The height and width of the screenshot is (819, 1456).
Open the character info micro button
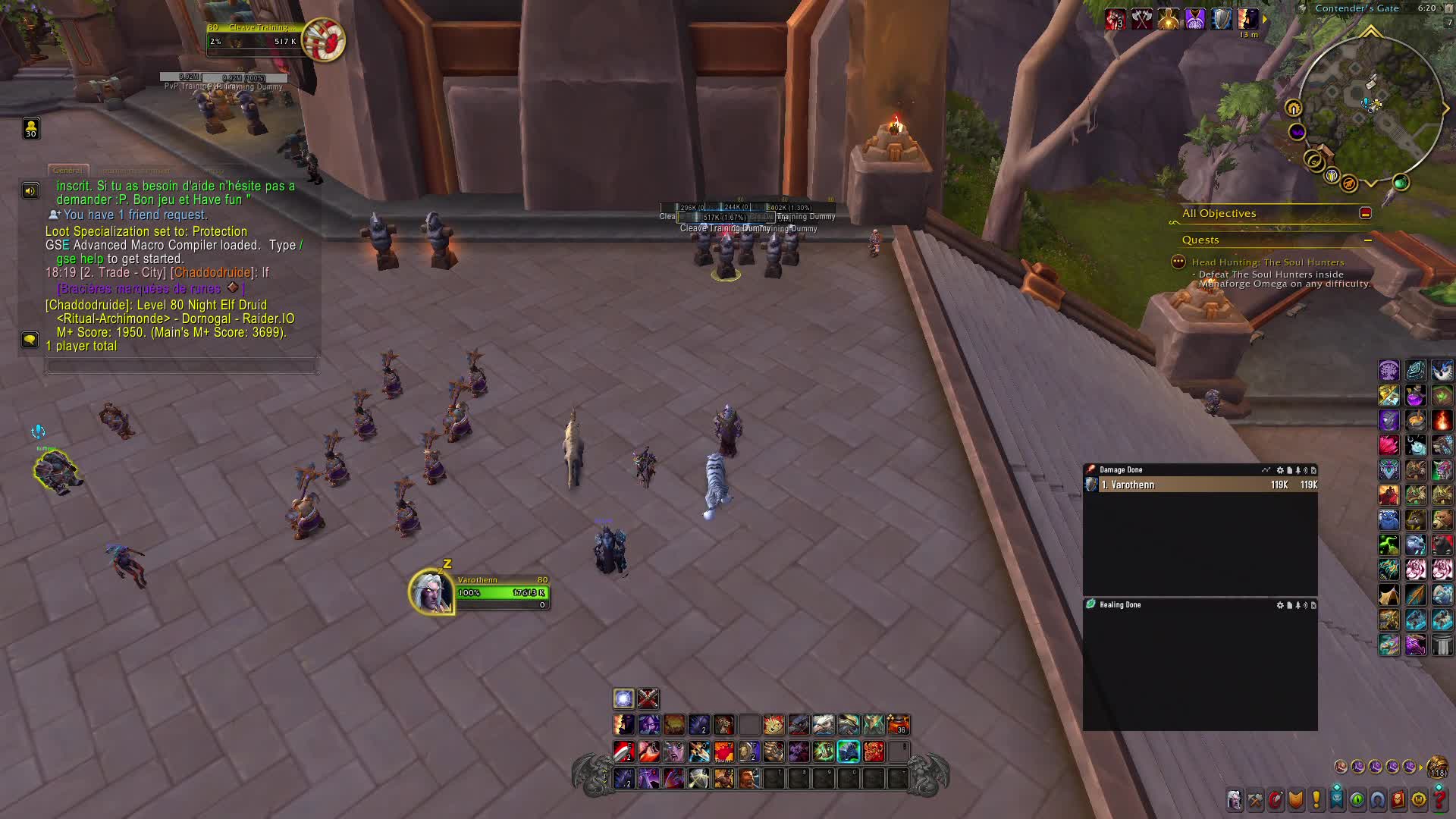click(x=1235, y=800)
